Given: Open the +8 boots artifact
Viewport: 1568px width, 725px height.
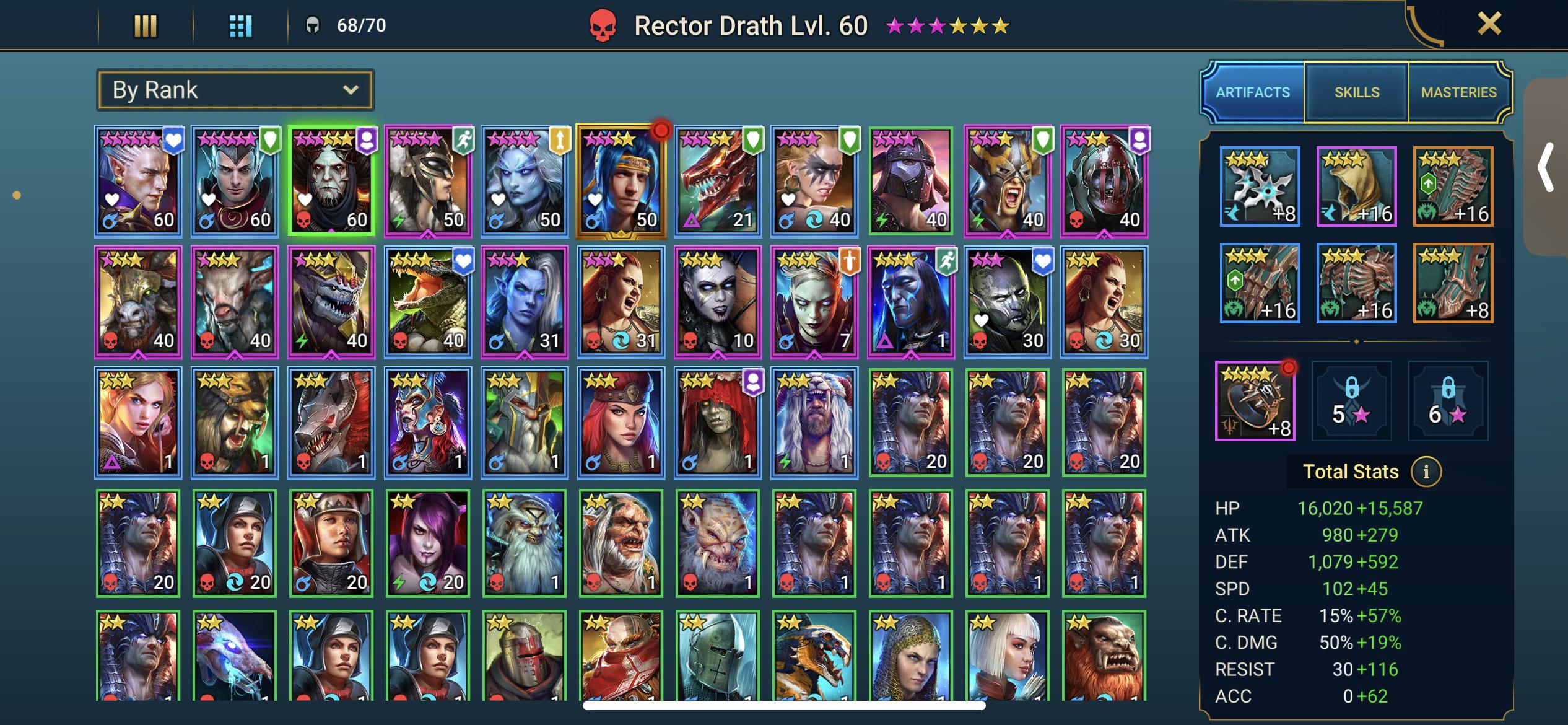Looking at the screenshot, I should click(1452, 282).
